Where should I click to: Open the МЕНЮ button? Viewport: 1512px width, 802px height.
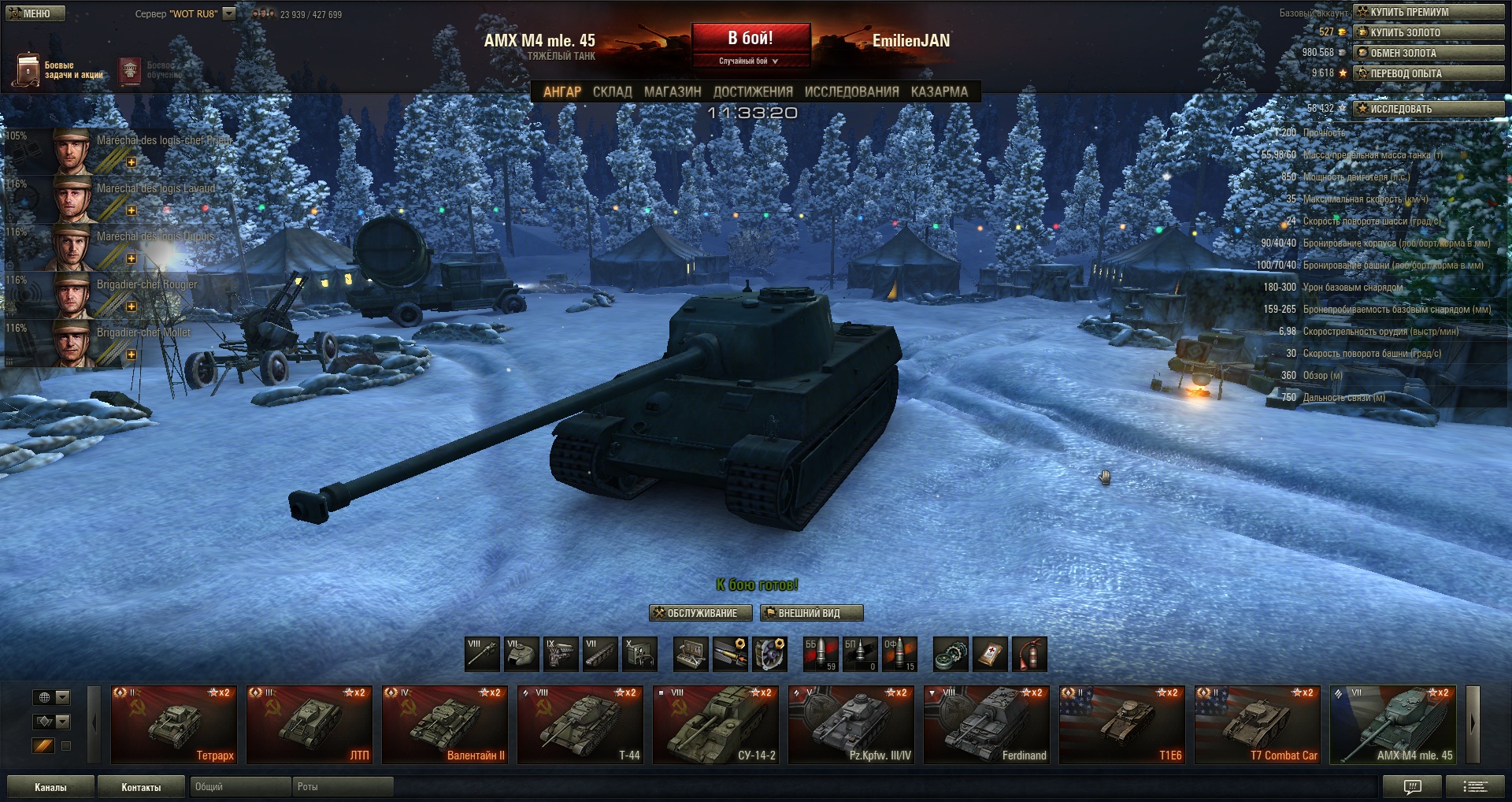point(35,13)
